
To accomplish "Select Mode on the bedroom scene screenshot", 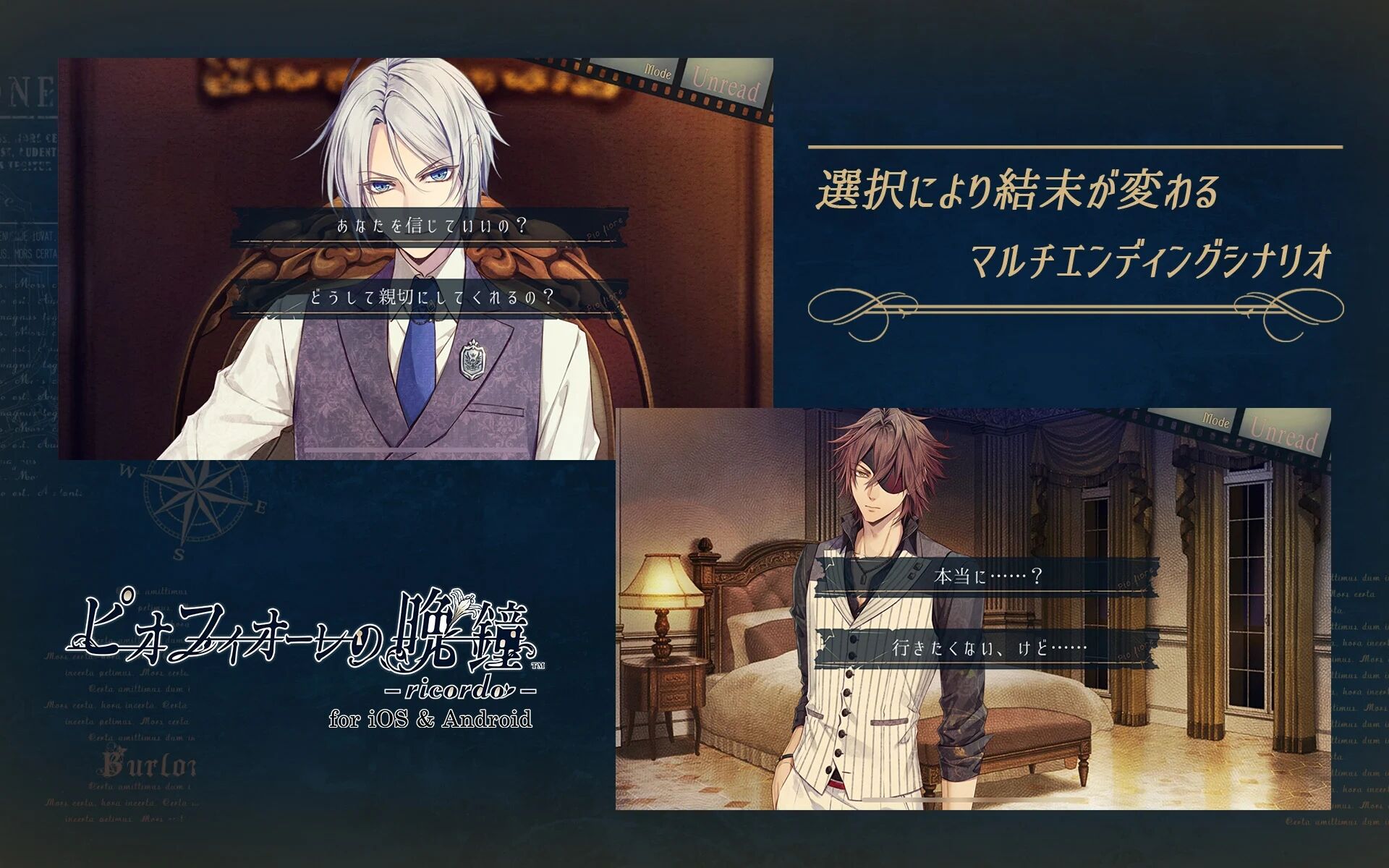I will (1218, 419).
